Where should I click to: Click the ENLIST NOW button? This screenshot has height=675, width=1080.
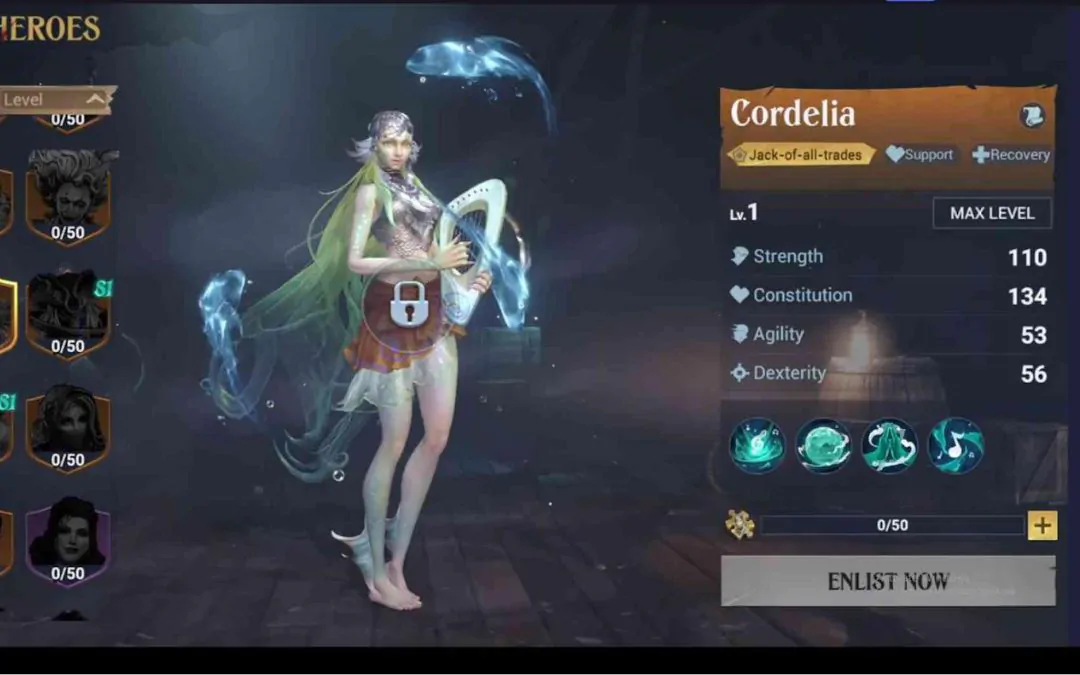coord(888,581)
